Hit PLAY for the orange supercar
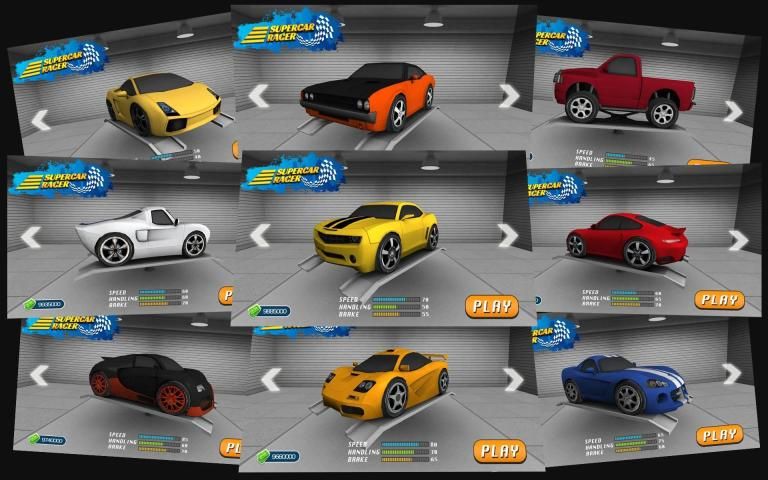The height and width of the screenshot is (480, 768). point(499,450)
